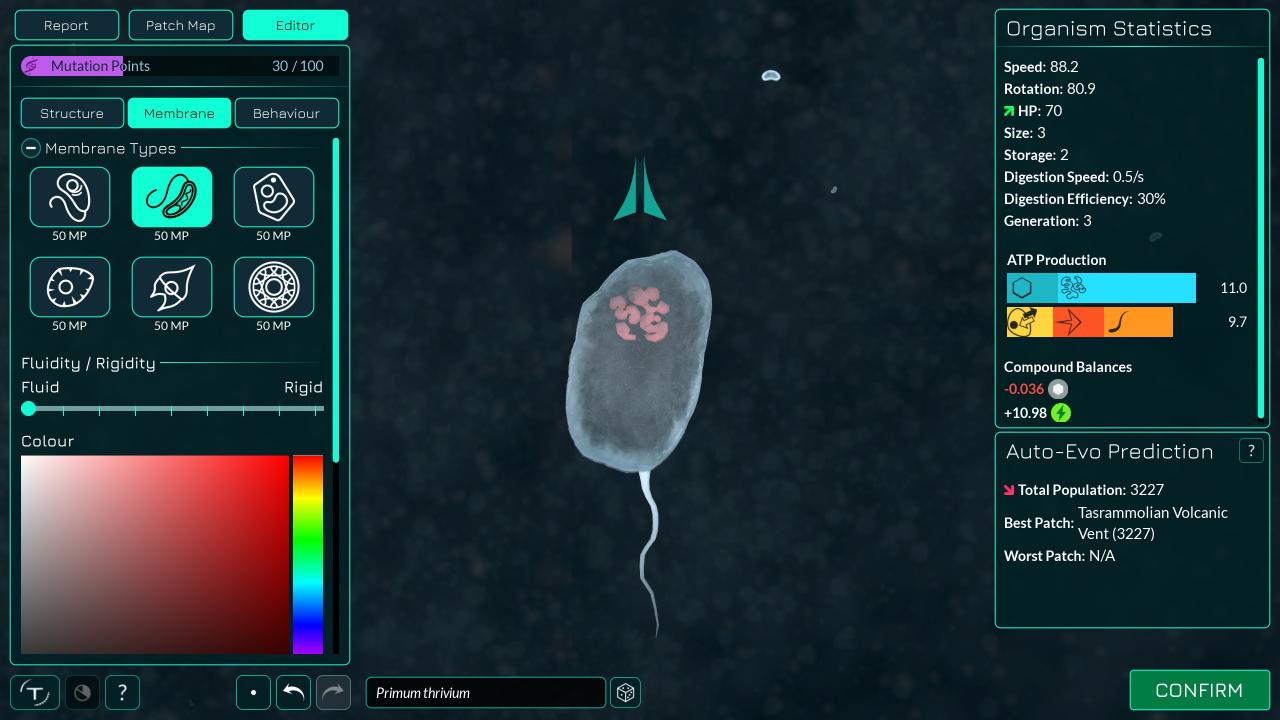Edit the species name field
Viewport: 1280px width, 720px height.
tap(485, 692)
